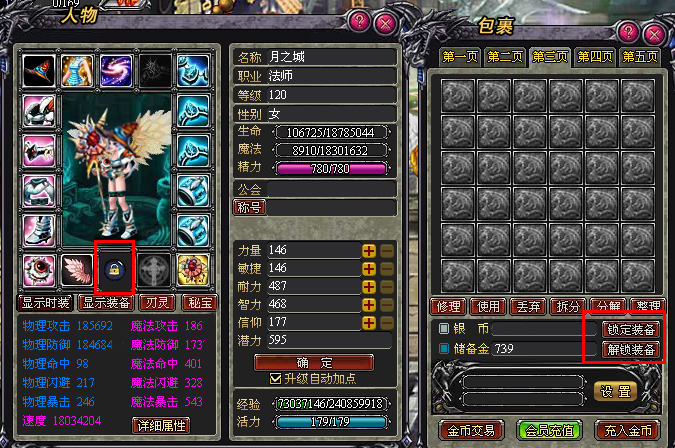Click the green Member Recharge (会员充值) button
675x448 pixels.
click(x=548, y=430)
